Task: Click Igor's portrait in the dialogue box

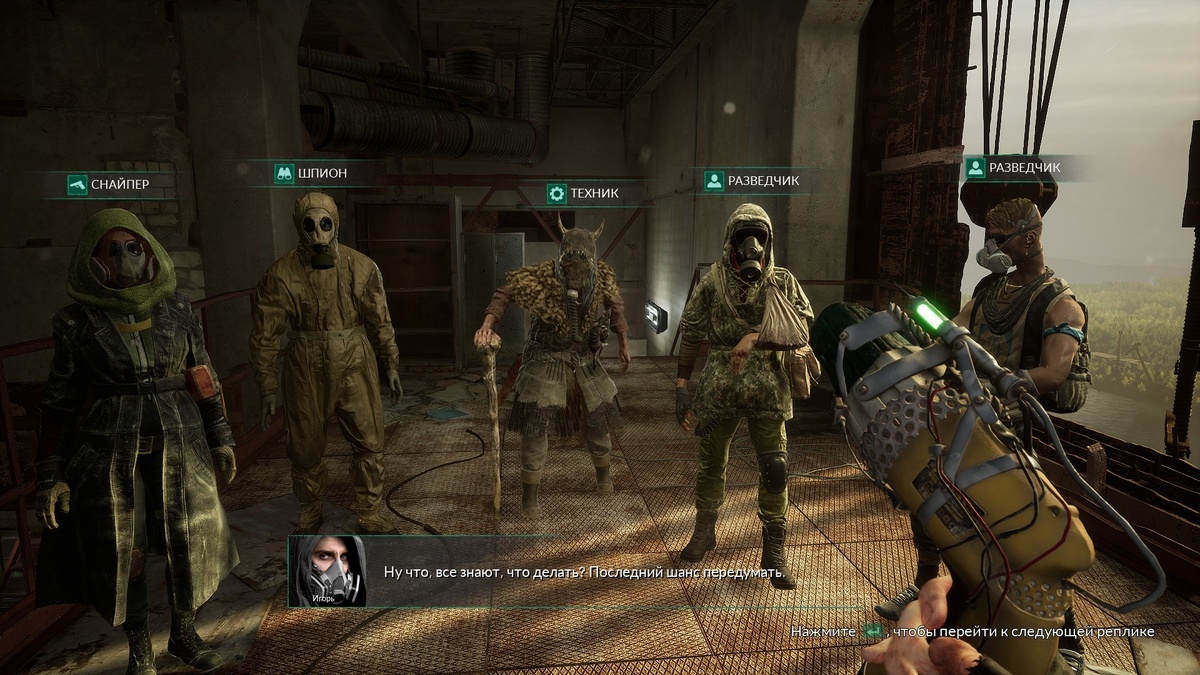Action: [327, 572]
